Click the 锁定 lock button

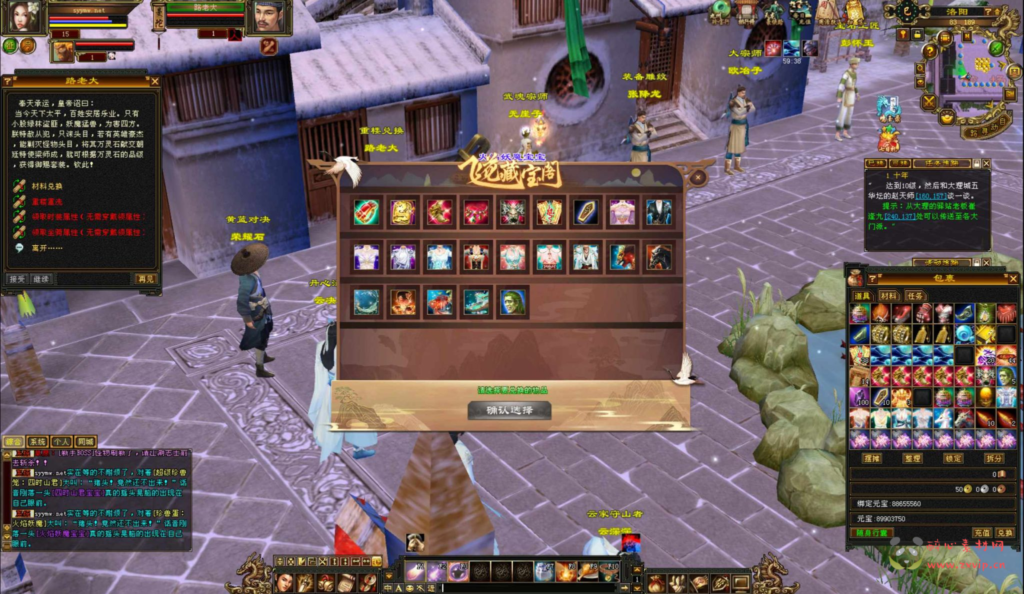(954, 458)
